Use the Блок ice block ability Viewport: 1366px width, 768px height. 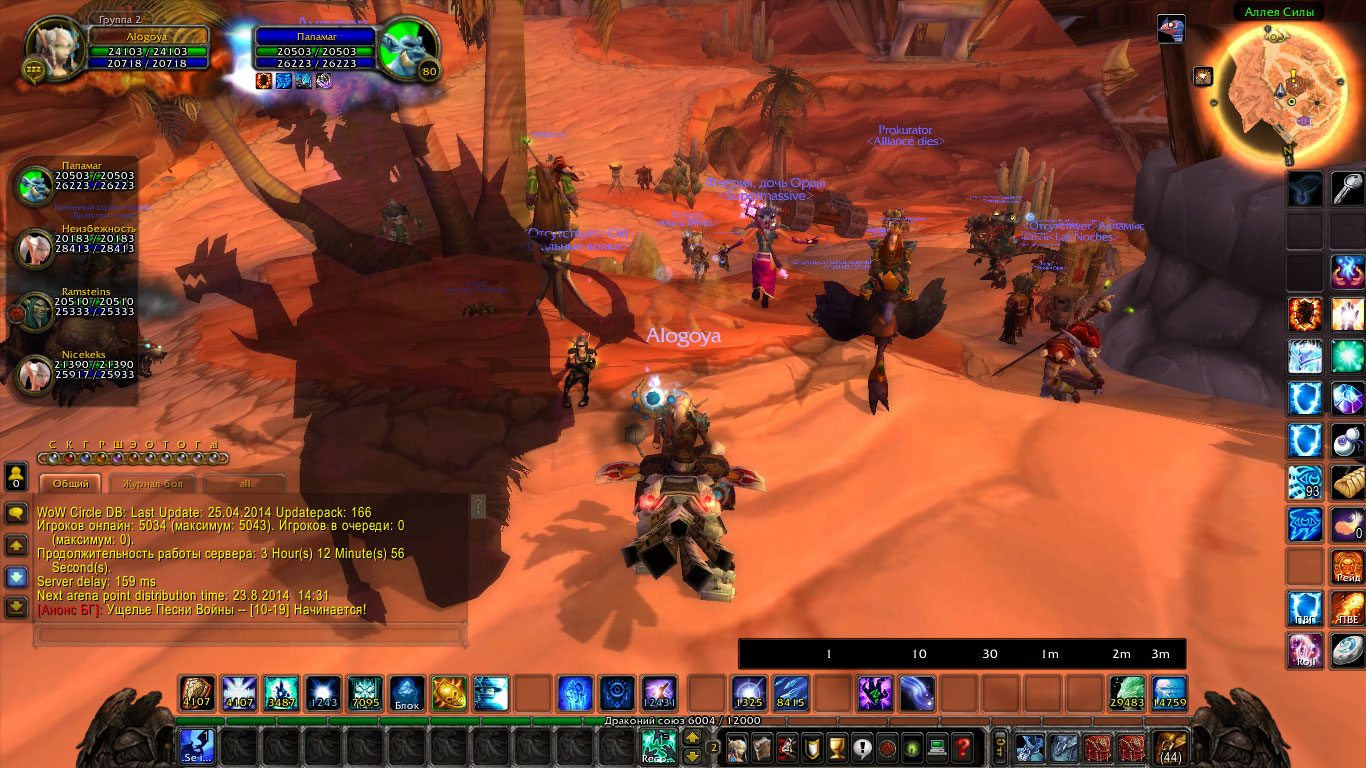click(407, 693)
